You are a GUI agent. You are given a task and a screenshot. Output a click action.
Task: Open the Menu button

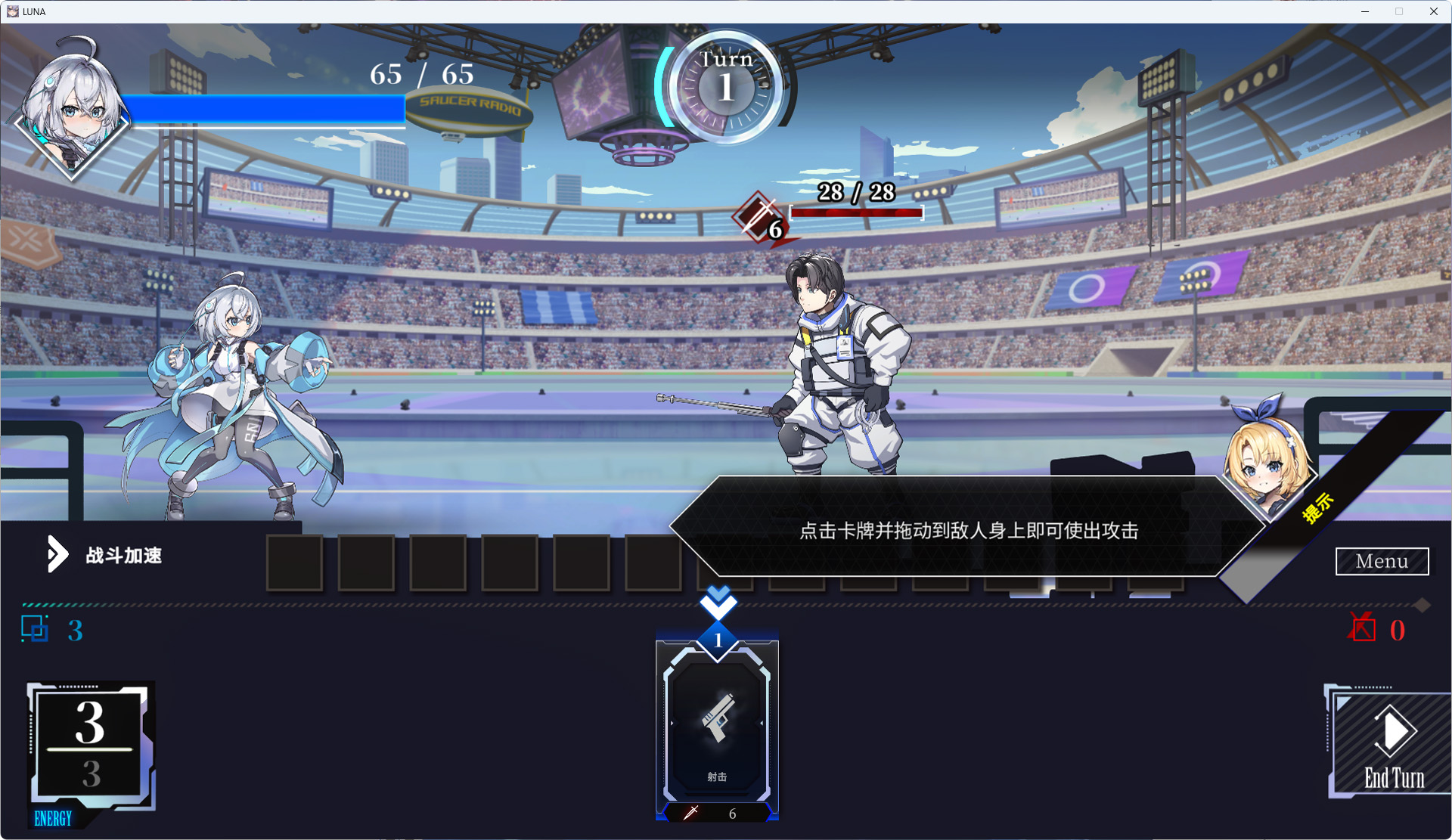click(x=1382, y=561)
